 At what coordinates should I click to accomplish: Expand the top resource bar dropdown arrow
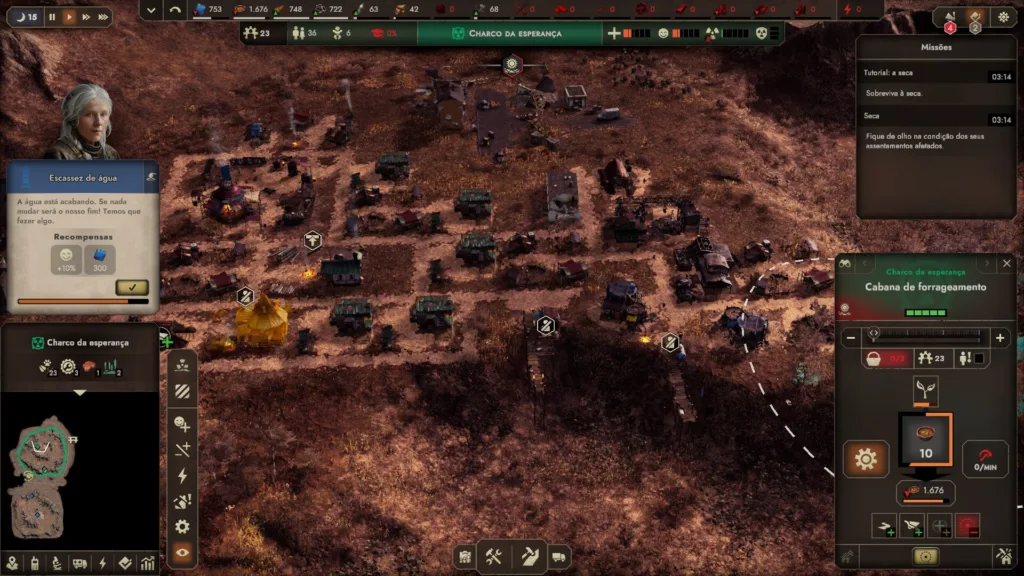tap(151, 10)
